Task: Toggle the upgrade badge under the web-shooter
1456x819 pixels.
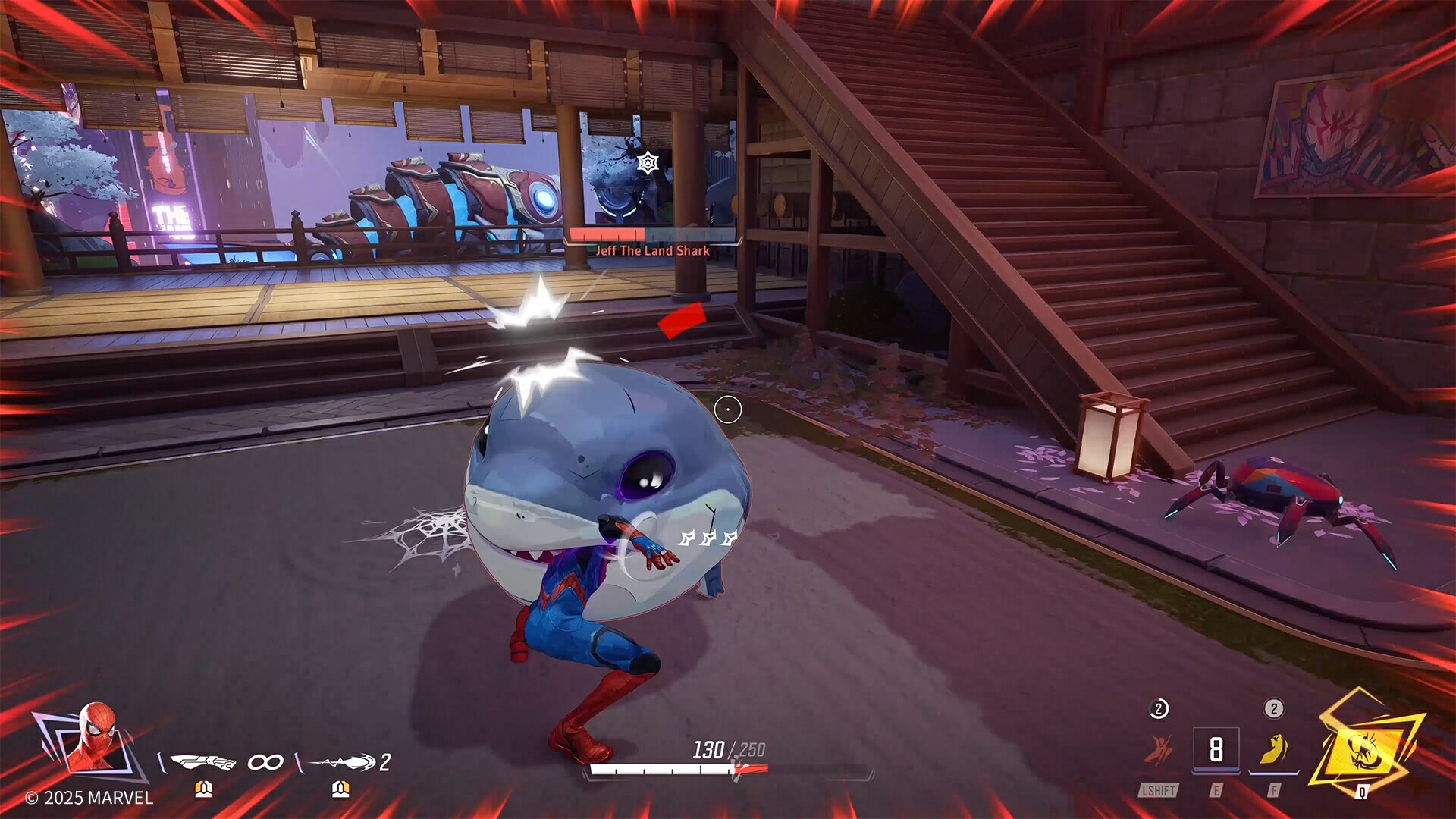Action: [205, 789]
